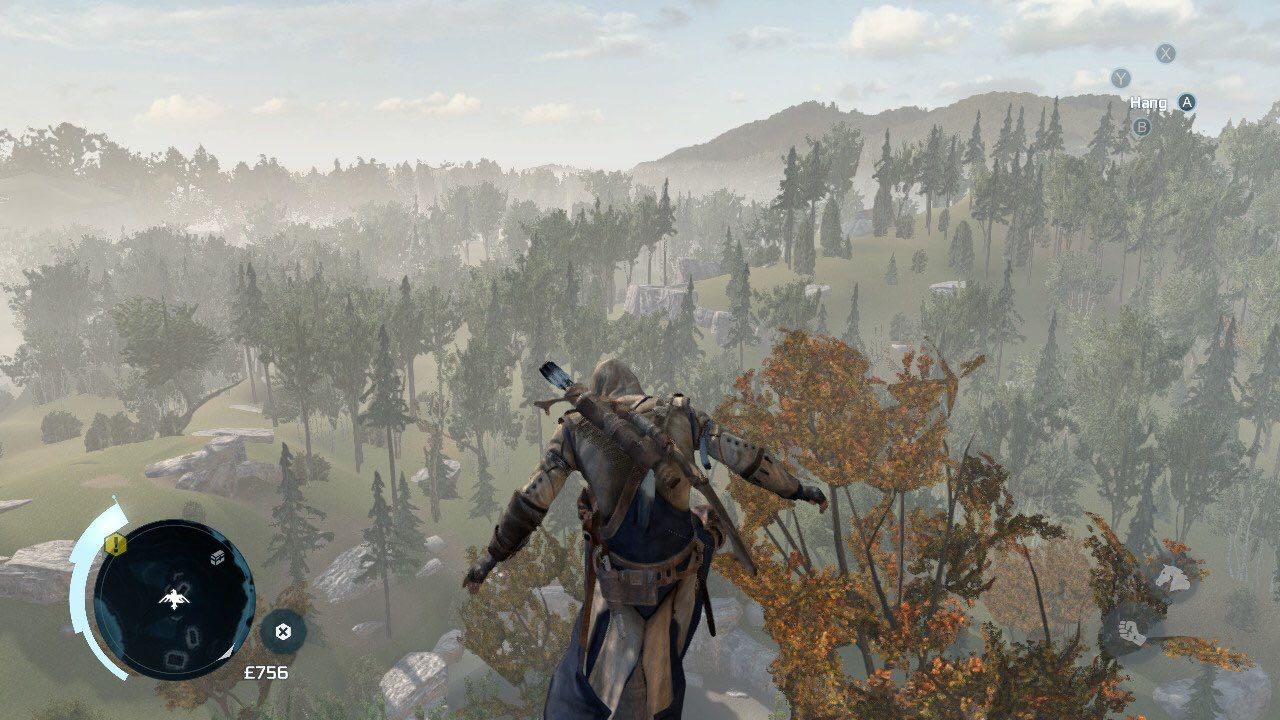The width and height of the screenshot is (1280, 720).
Task: Call the horse using the horse icon
Action: [1171, 577]
